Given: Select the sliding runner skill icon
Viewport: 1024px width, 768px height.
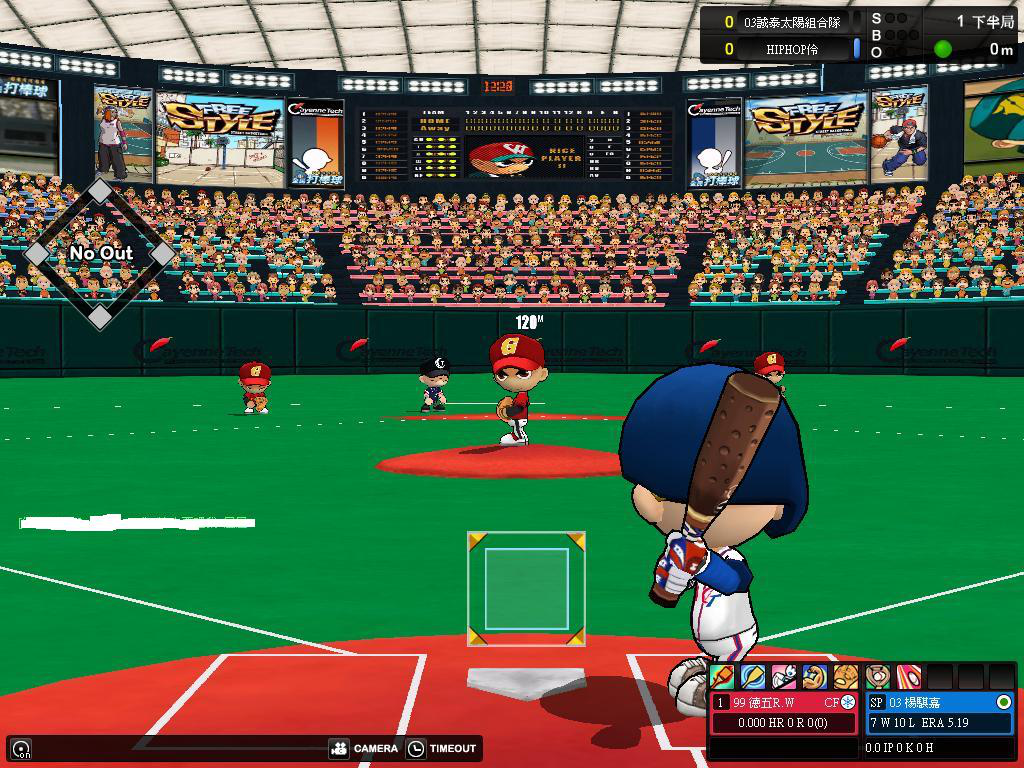Looking at the screenshot, I should point(784,677).
